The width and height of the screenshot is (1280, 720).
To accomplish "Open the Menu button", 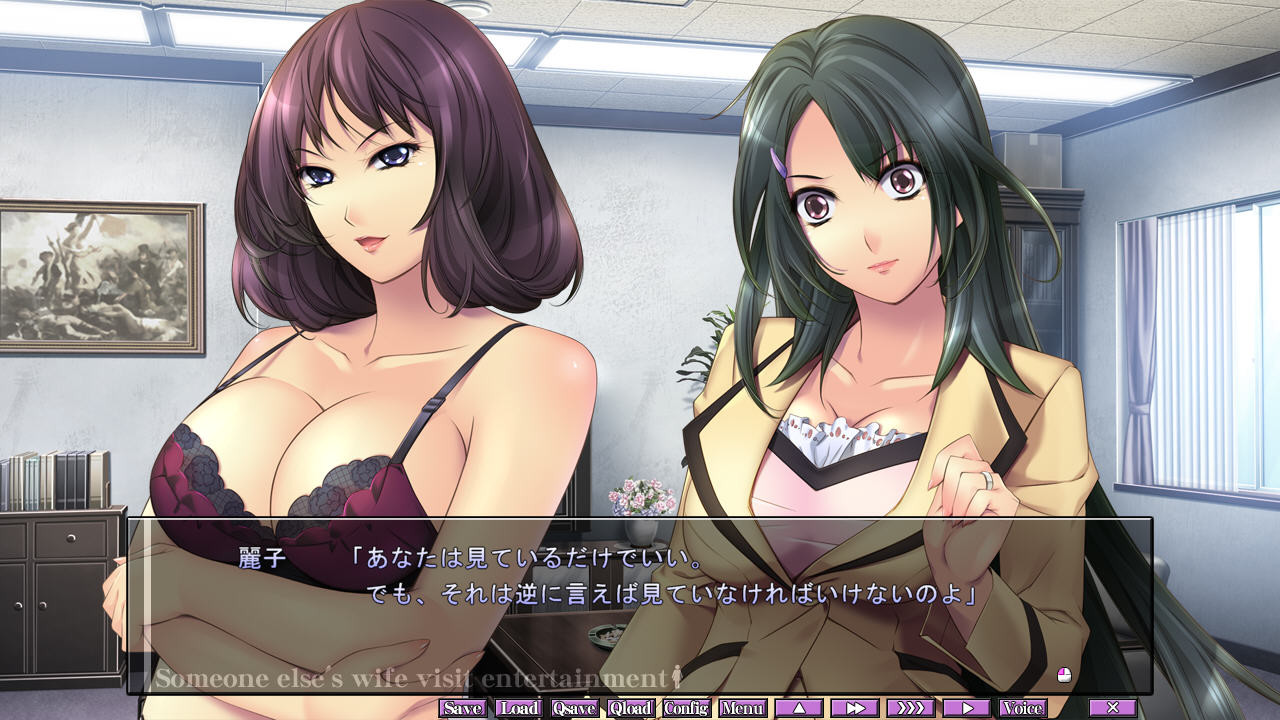I will coord(743,708).
